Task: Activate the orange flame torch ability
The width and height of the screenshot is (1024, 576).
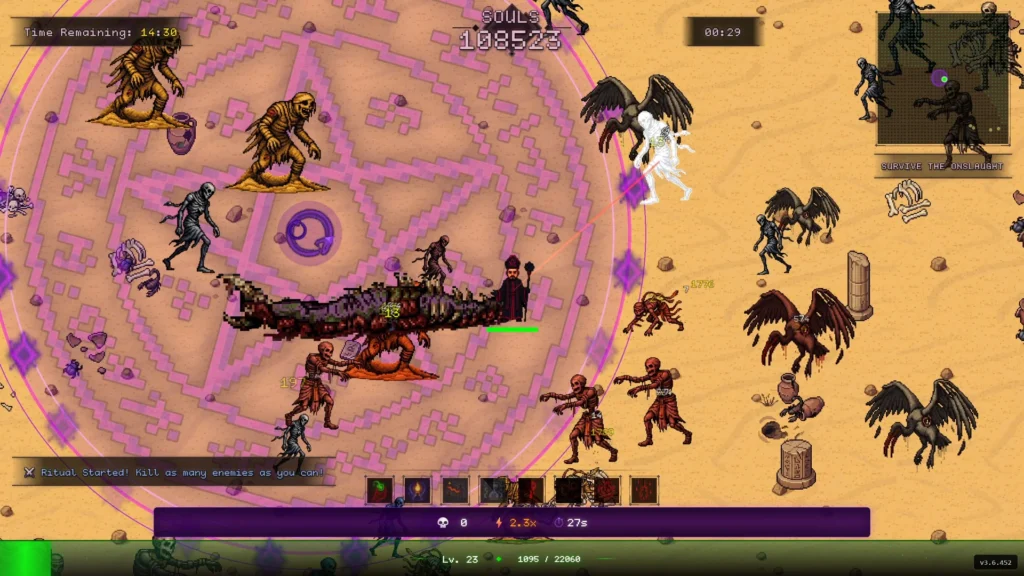Action: point(418,490)
